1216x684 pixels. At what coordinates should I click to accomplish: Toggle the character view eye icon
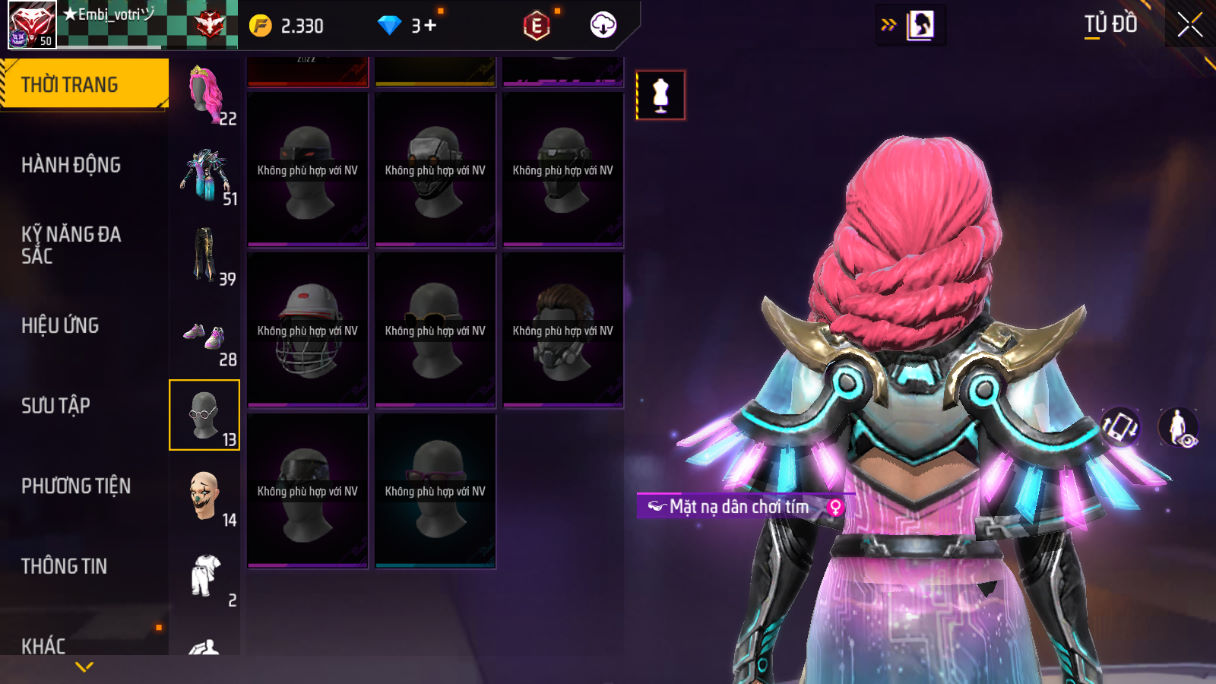[x=1178, y=427]
